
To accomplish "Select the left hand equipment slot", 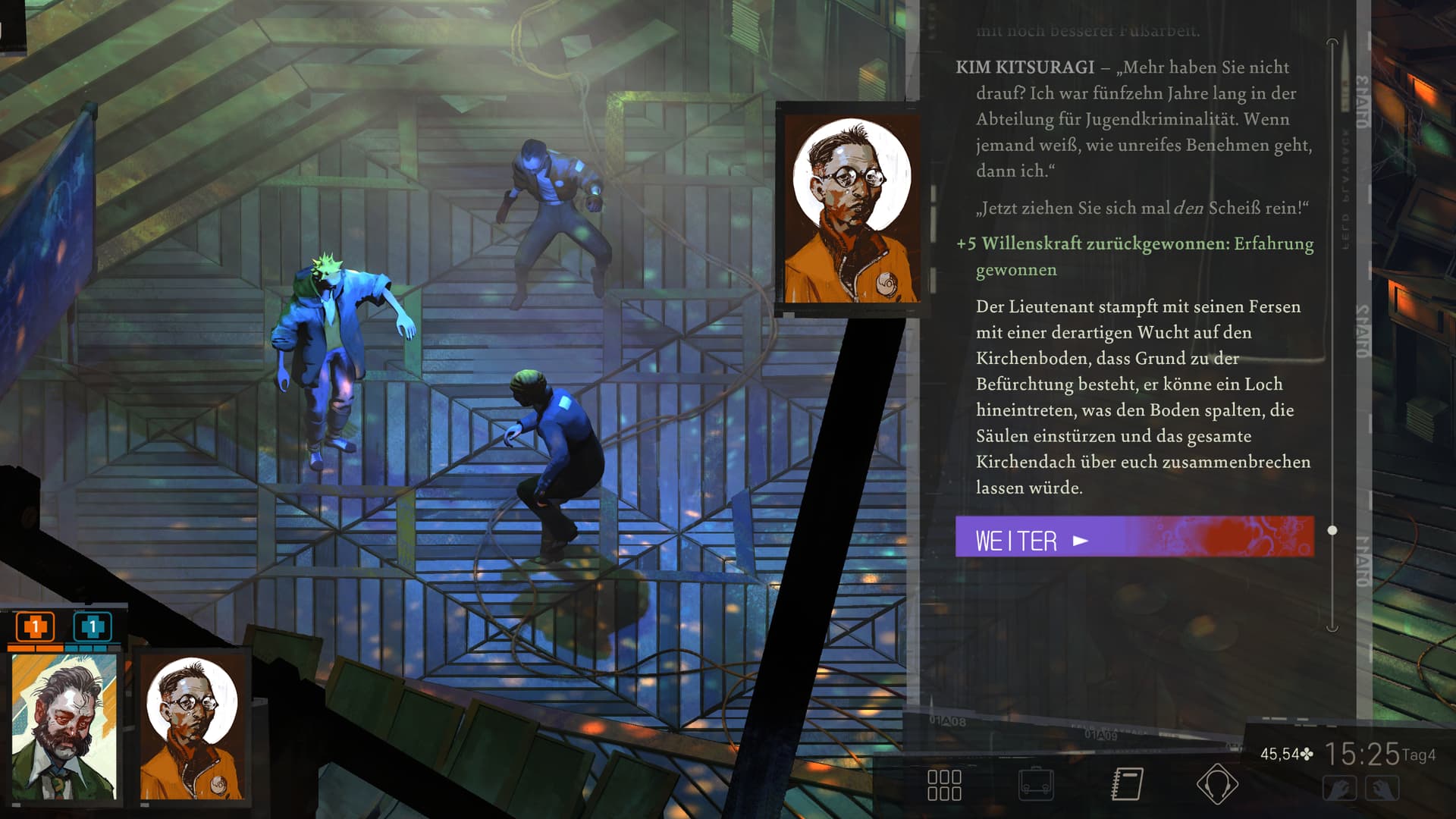I will [x=1339, y=789].
